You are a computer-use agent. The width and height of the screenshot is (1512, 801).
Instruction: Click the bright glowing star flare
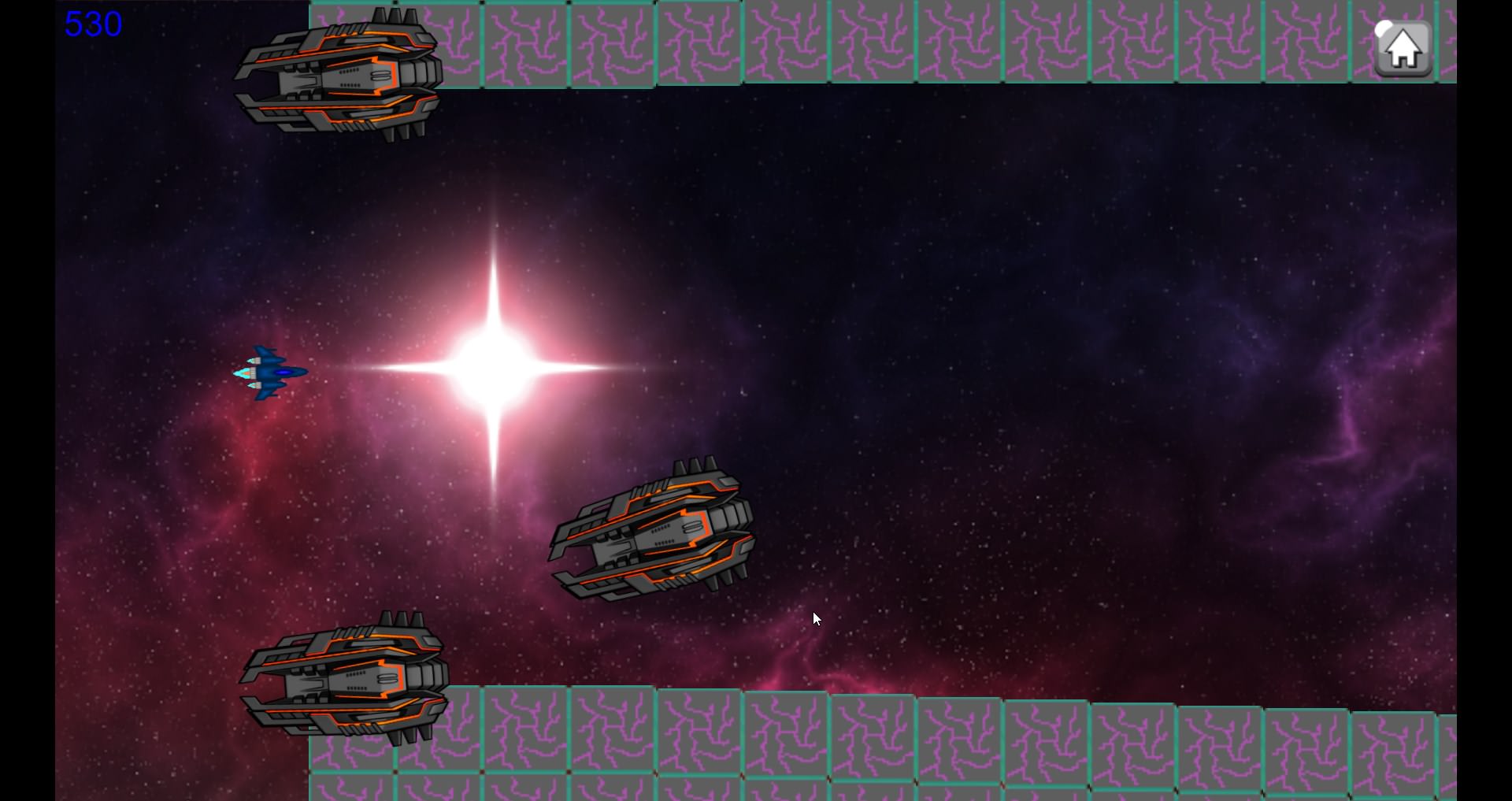pos(496,366)
